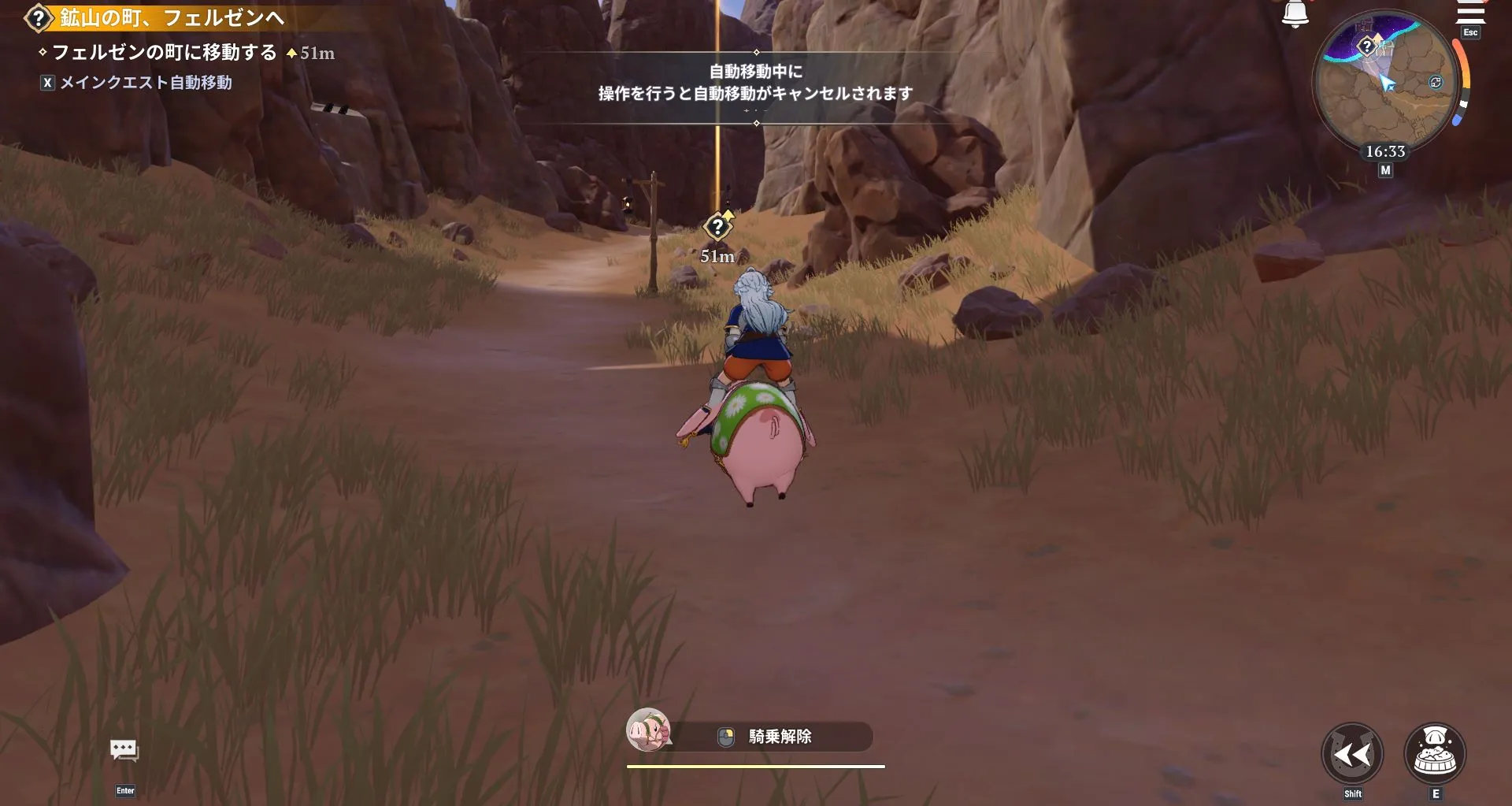Click the quest title banner 鉱山の町、フェルゼンへ

click(x=167, y=17)
